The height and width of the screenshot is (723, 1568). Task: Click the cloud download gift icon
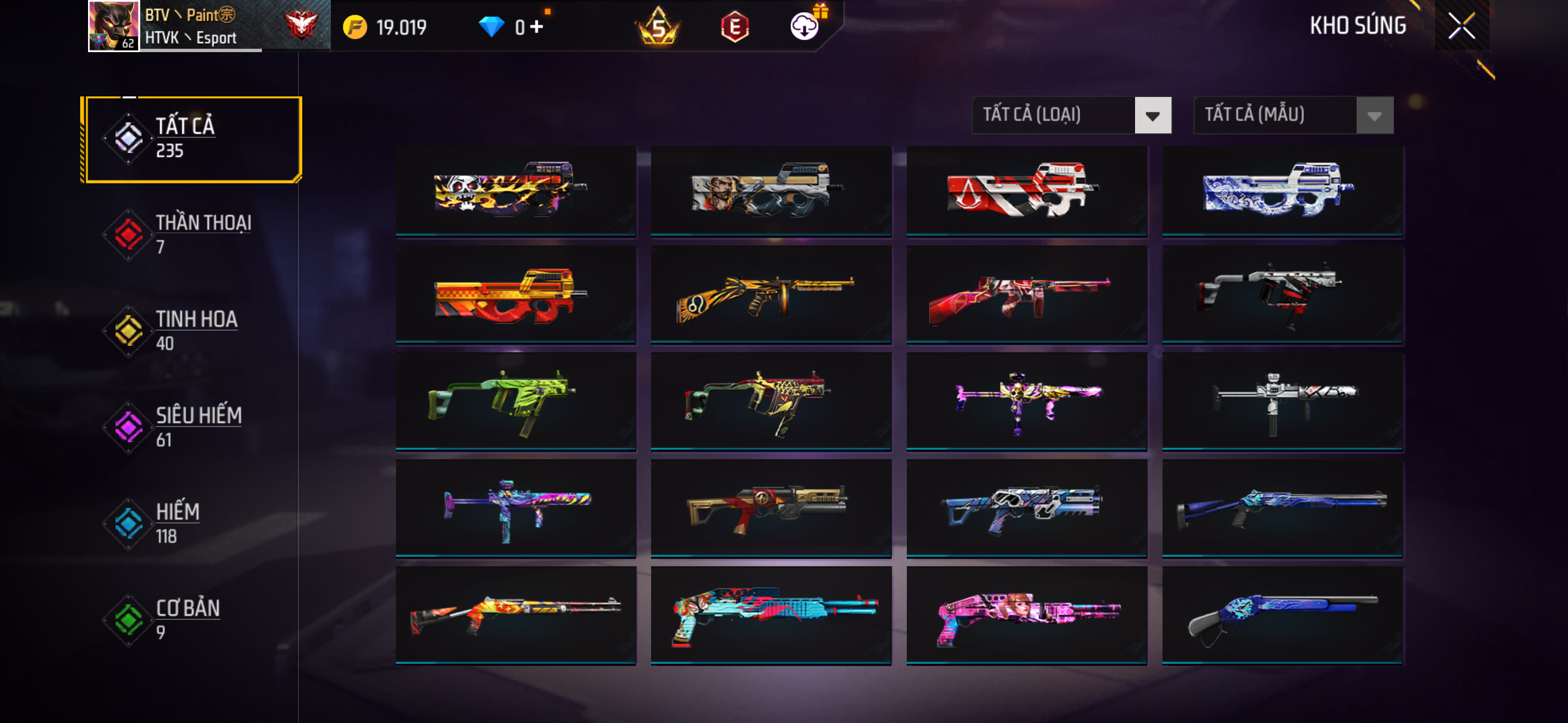point(805,26)
